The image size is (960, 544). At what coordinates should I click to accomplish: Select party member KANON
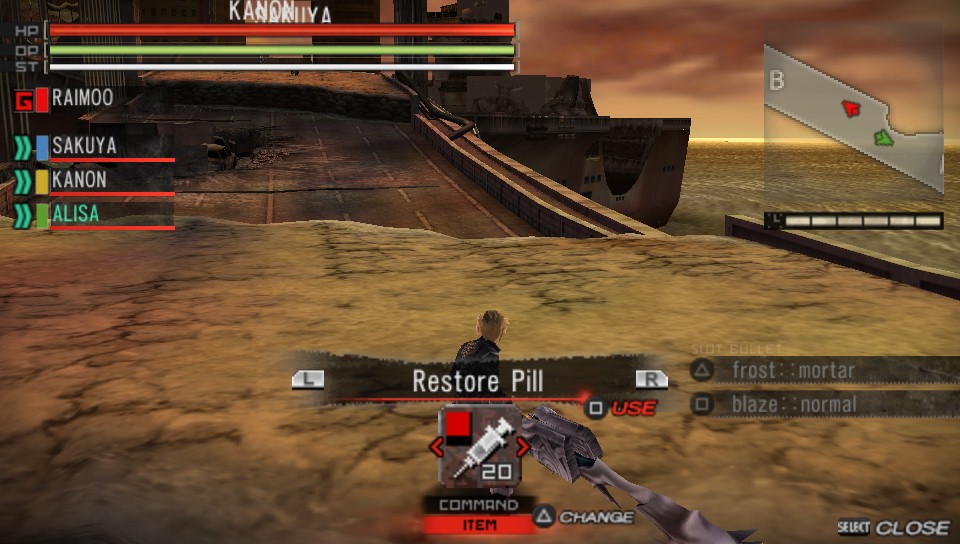coord(80,180)
